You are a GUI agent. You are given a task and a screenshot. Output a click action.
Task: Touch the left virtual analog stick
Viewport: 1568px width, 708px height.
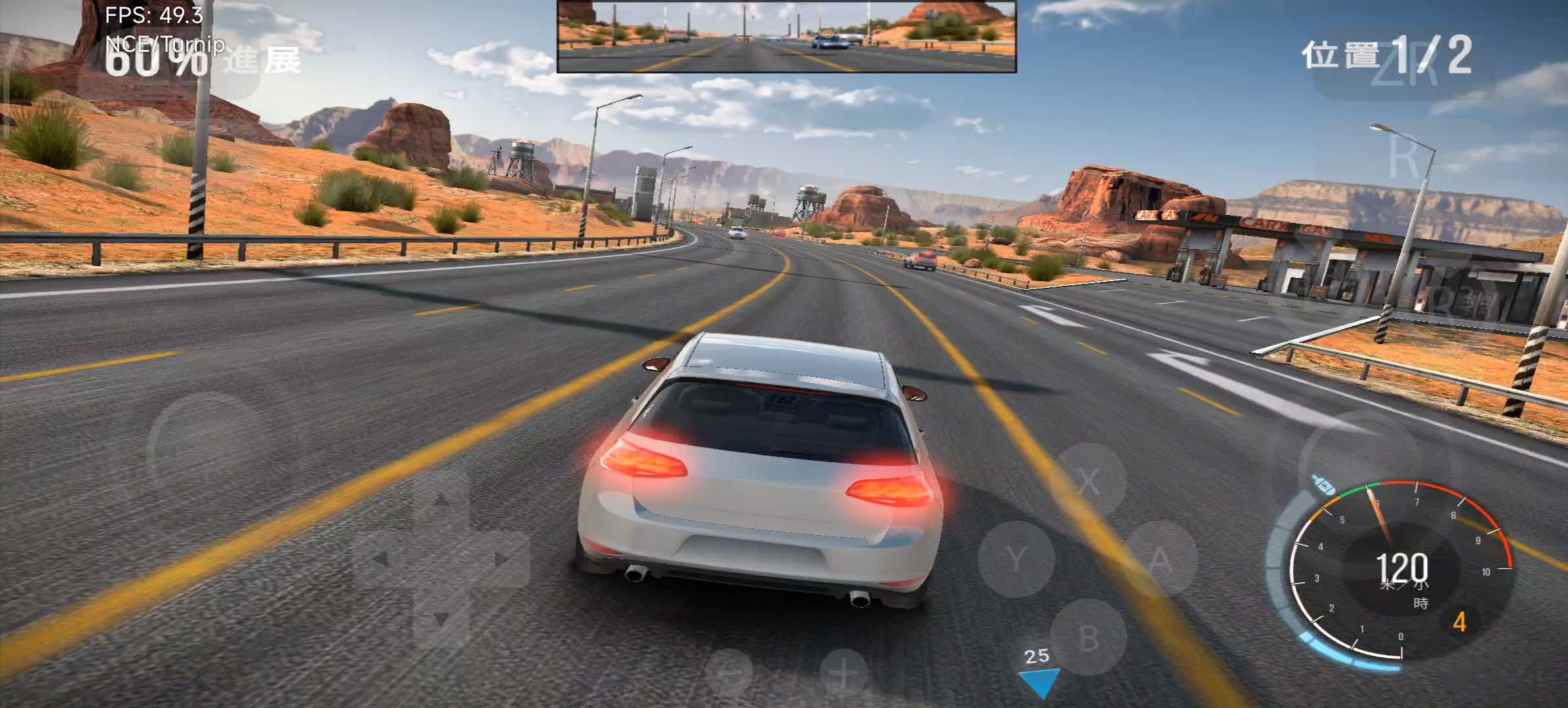click(210, 452)
